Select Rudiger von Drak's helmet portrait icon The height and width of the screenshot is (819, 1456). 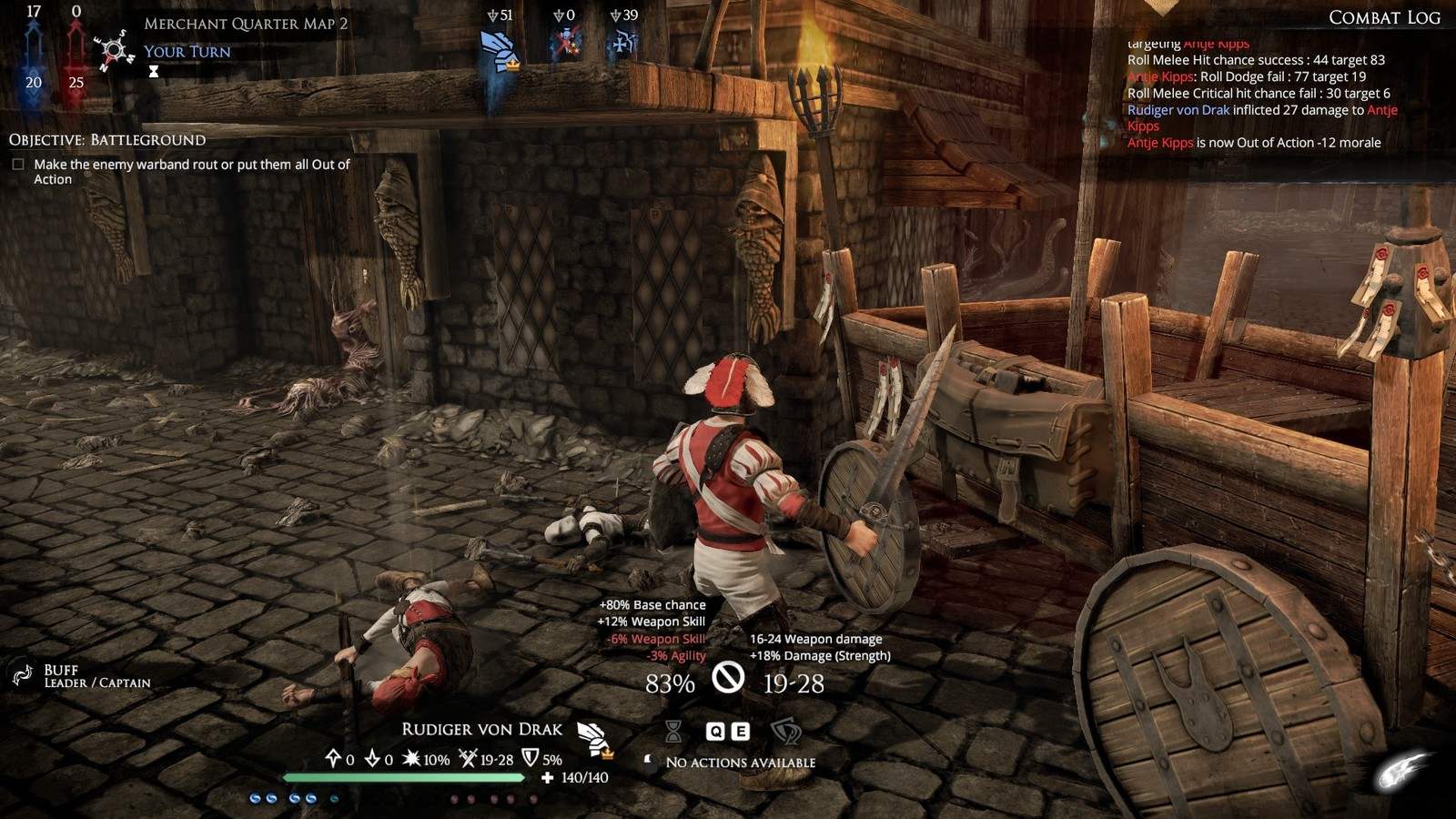593,738
